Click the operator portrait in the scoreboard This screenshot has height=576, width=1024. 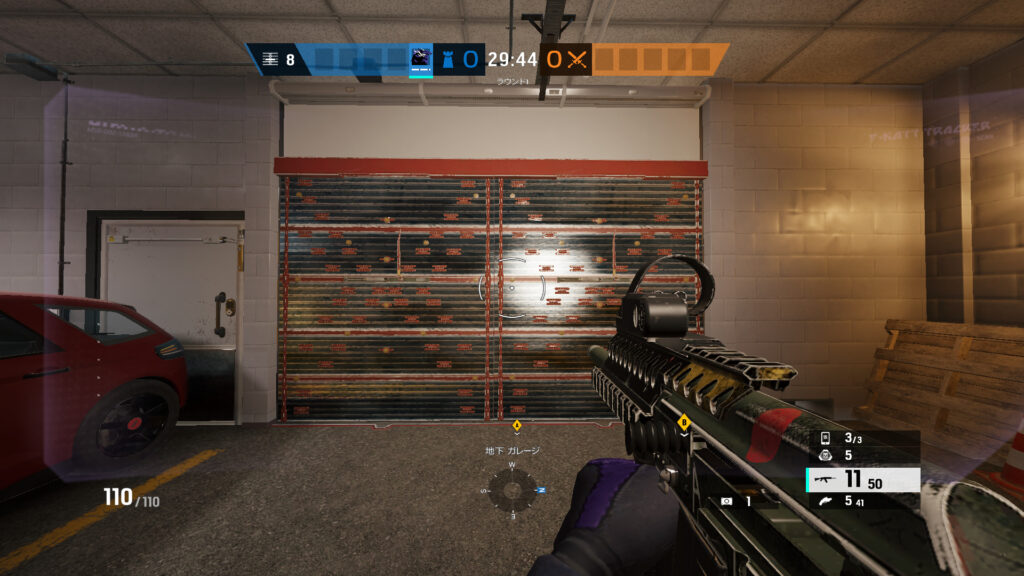coord(421,59)
